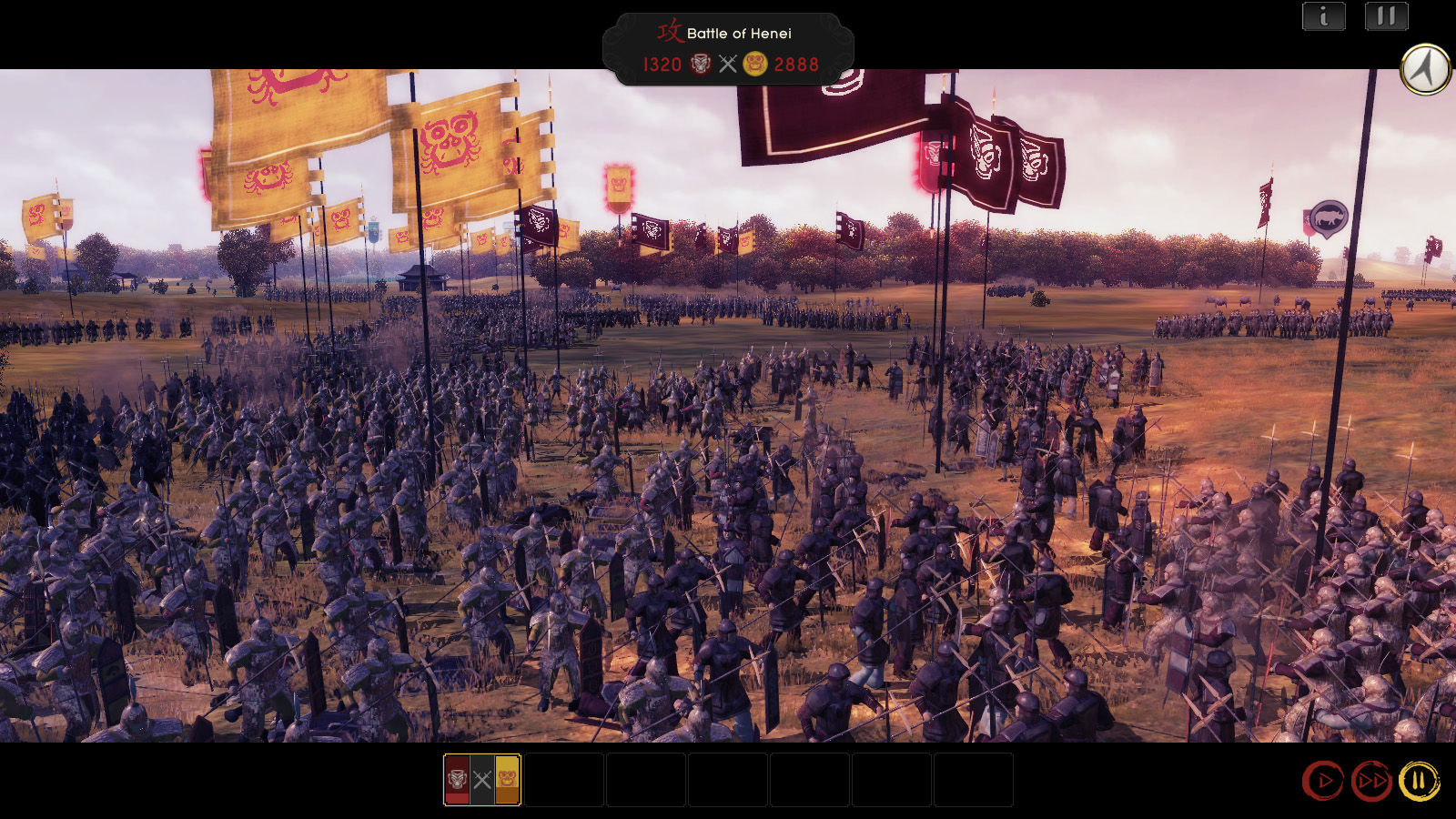Resume battle playback with the play button
Viewport: 1456px width, 819px height.
point(1324,779)
